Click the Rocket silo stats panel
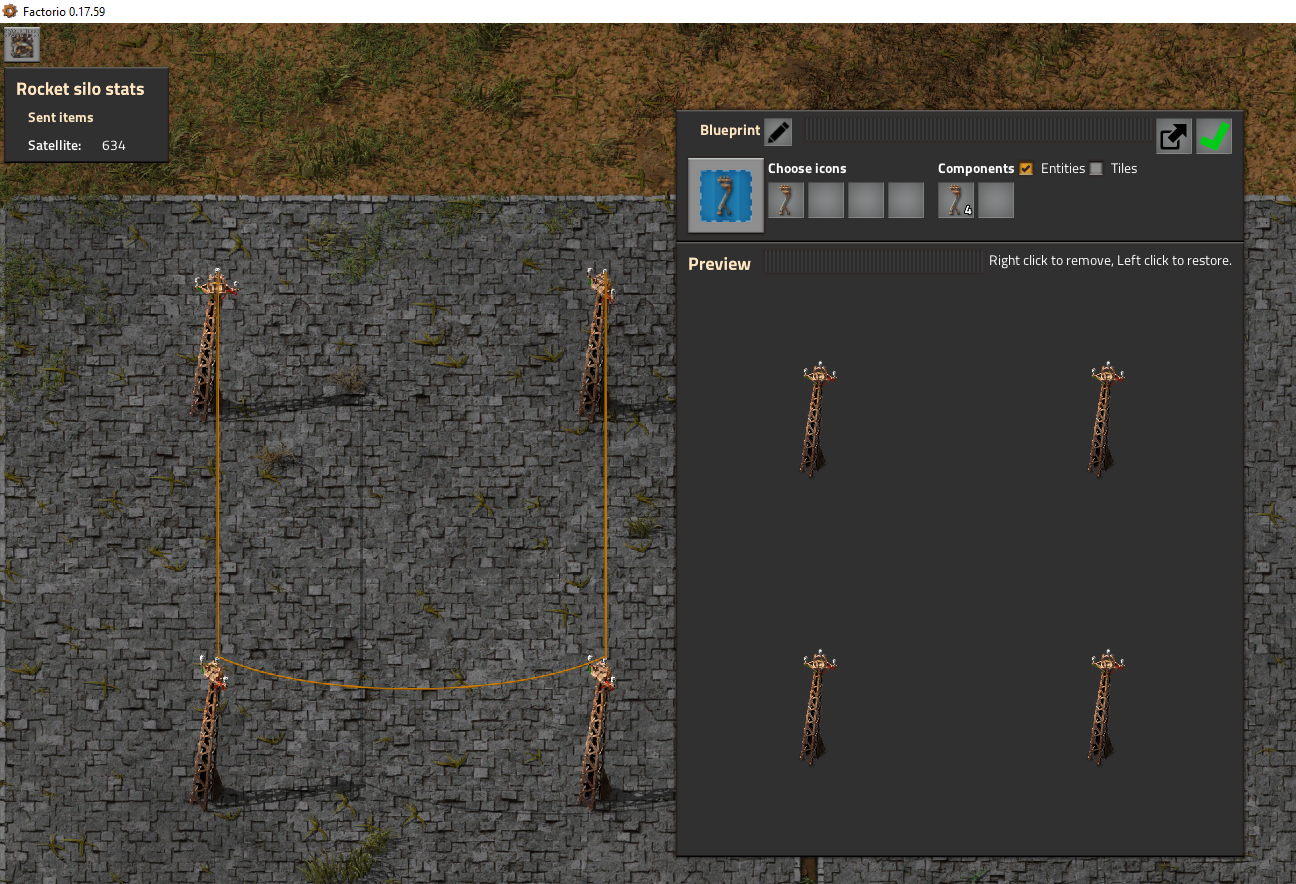The width and height of the screenshot is (1296, 884). 86,115
